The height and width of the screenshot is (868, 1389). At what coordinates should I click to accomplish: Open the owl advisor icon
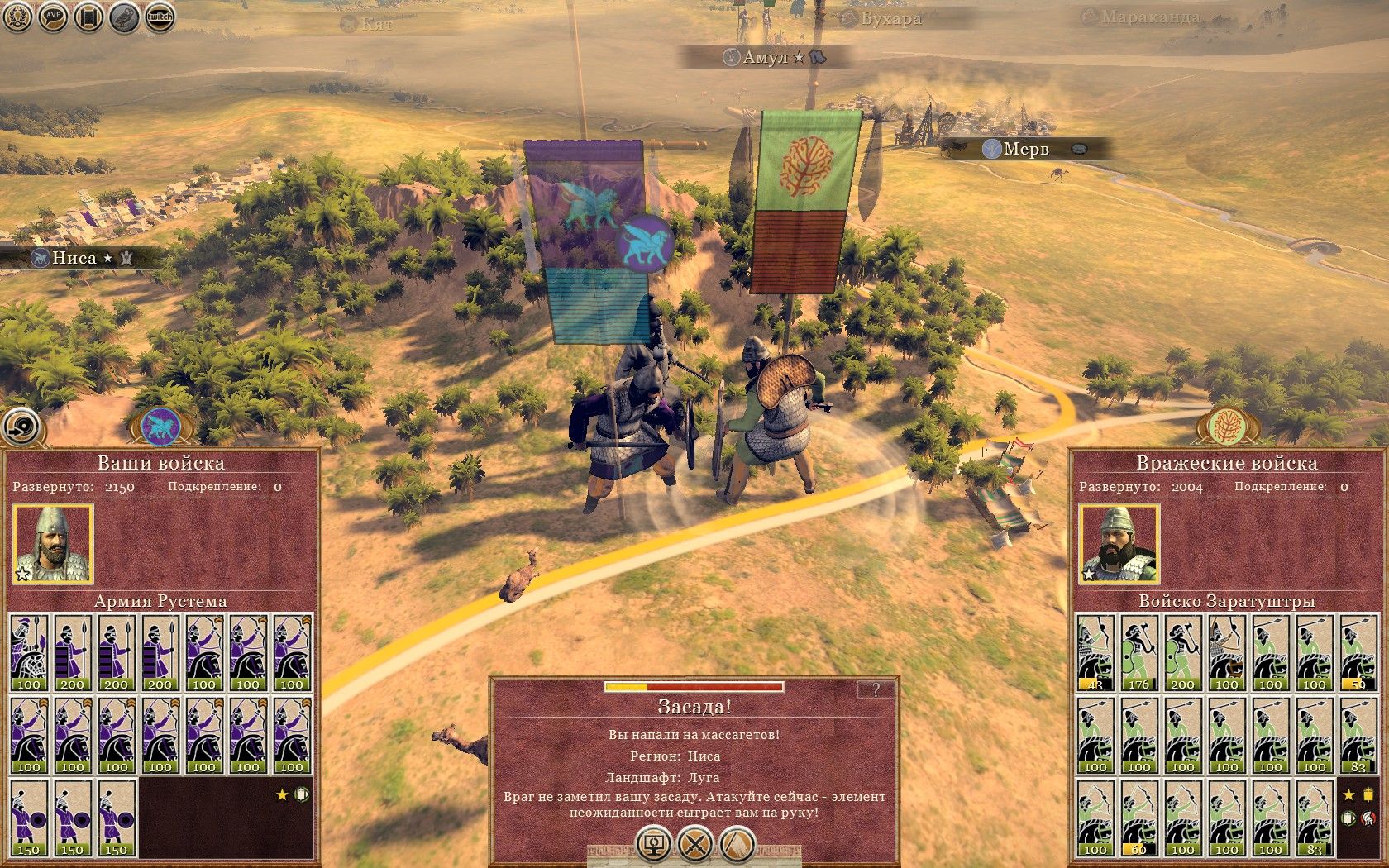point(124,17)
